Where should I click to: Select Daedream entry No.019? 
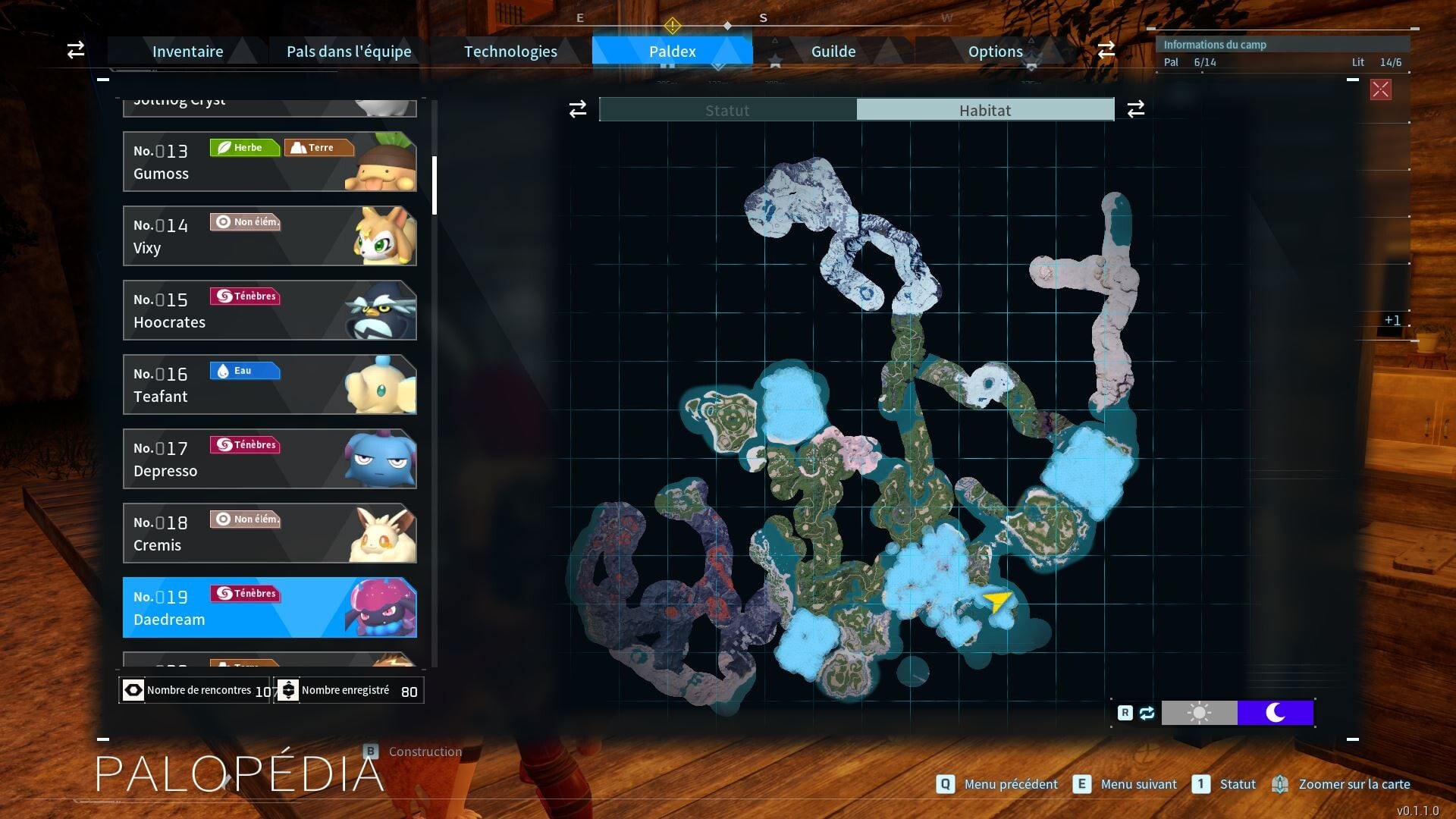click(x=269, y=607)
